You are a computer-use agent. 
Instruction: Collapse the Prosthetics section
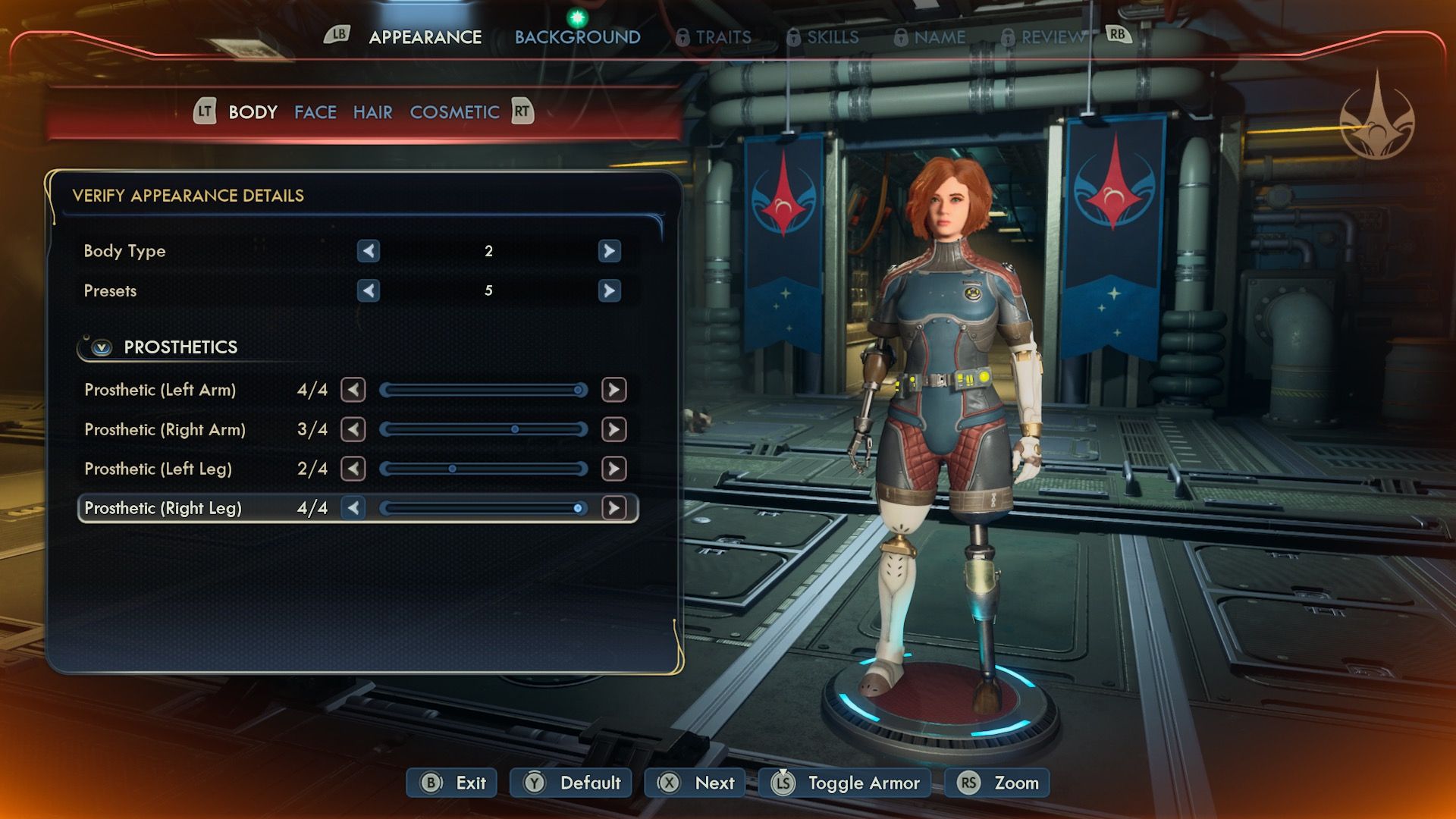[102, 347]
